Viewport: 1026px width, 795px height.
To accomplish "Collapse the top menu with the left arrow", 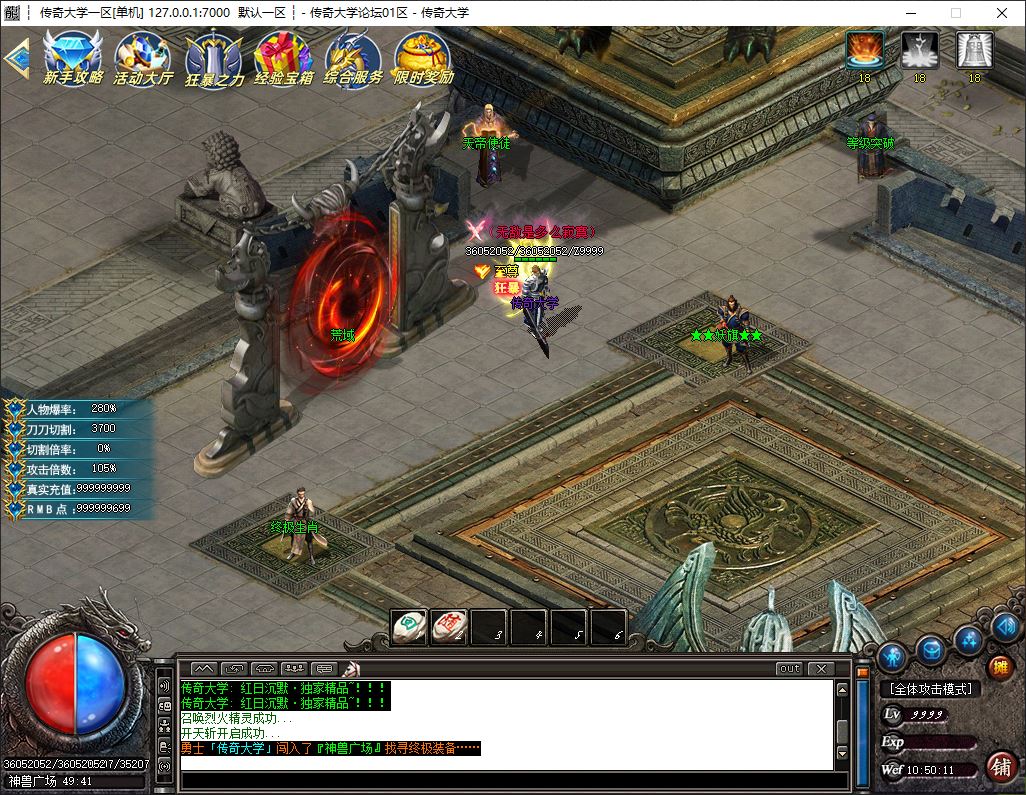I will tap(15, 57).
